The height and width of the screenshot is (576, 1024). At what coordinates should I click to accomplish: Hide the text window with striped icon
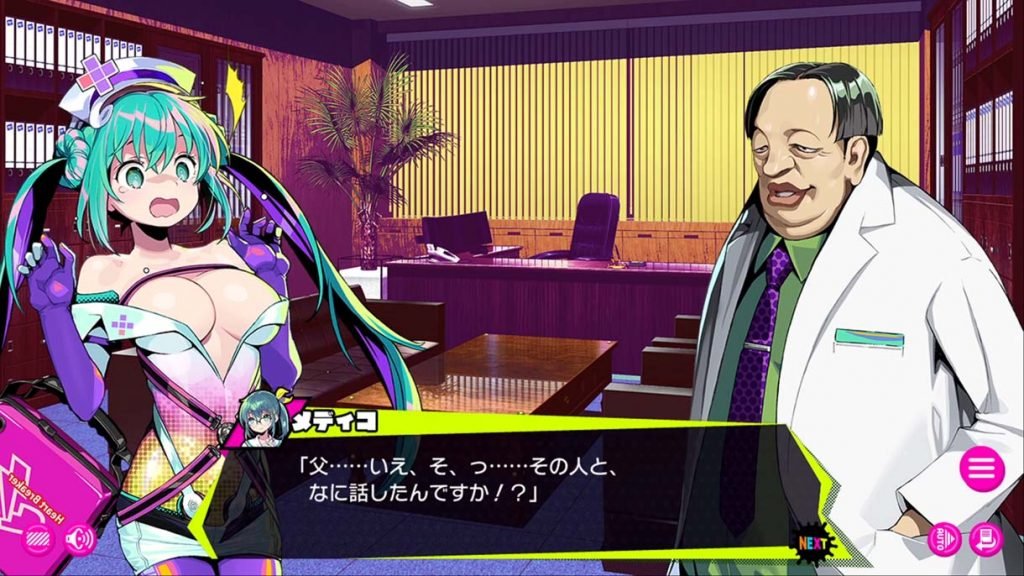(38, 540)
